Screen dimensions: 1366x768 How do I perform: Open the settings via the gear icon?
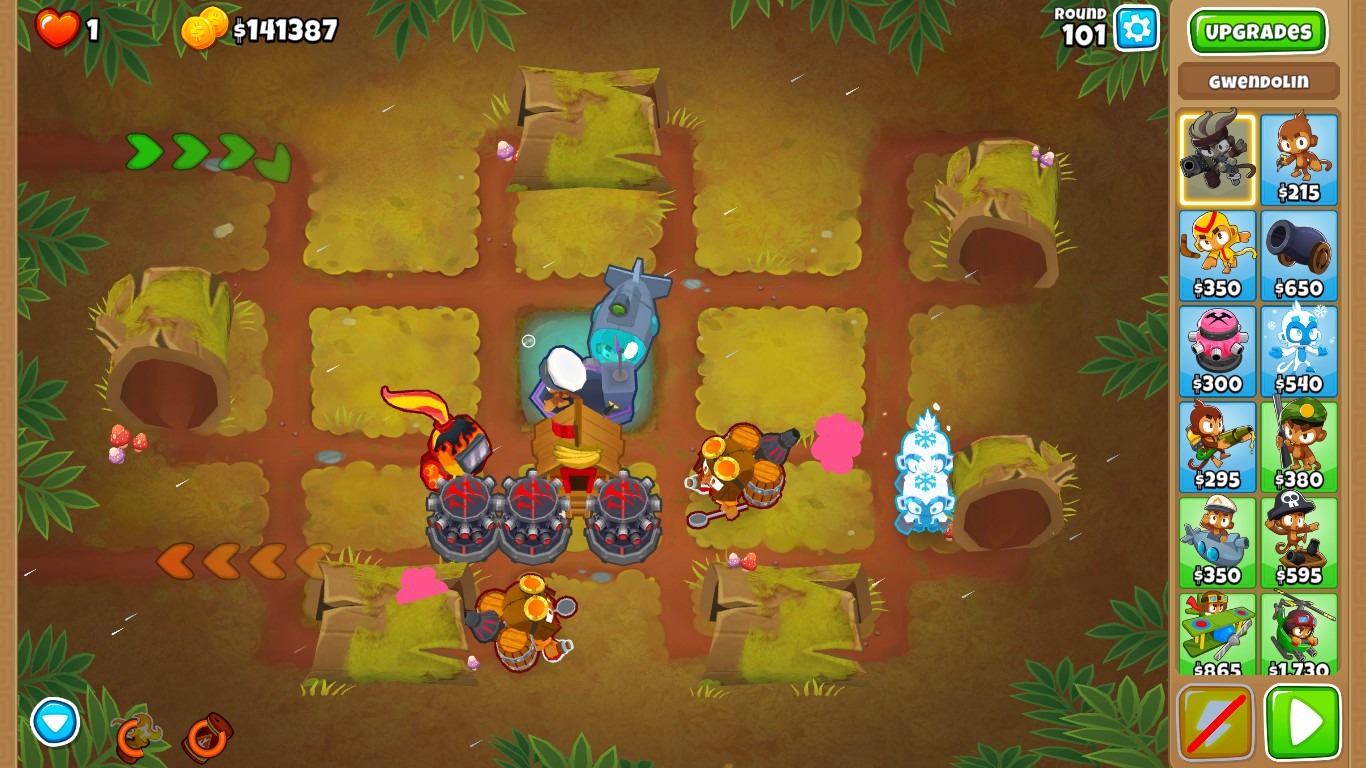1135,29
